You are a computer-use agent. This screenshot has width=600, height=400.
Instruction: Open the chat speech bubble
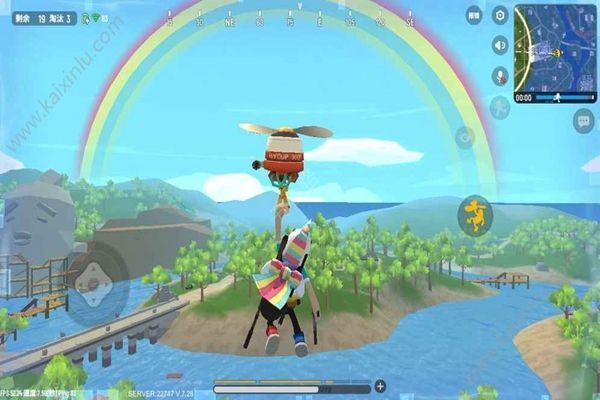point(583,121)
